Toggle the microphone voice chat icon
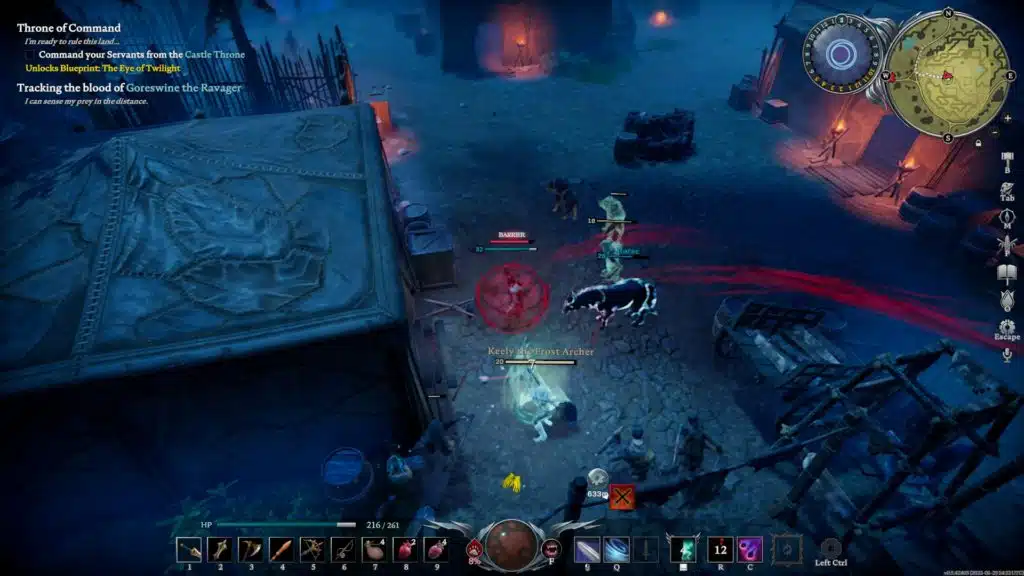The width and height of the screenshot is (1024, 576). click(1007, 354)
